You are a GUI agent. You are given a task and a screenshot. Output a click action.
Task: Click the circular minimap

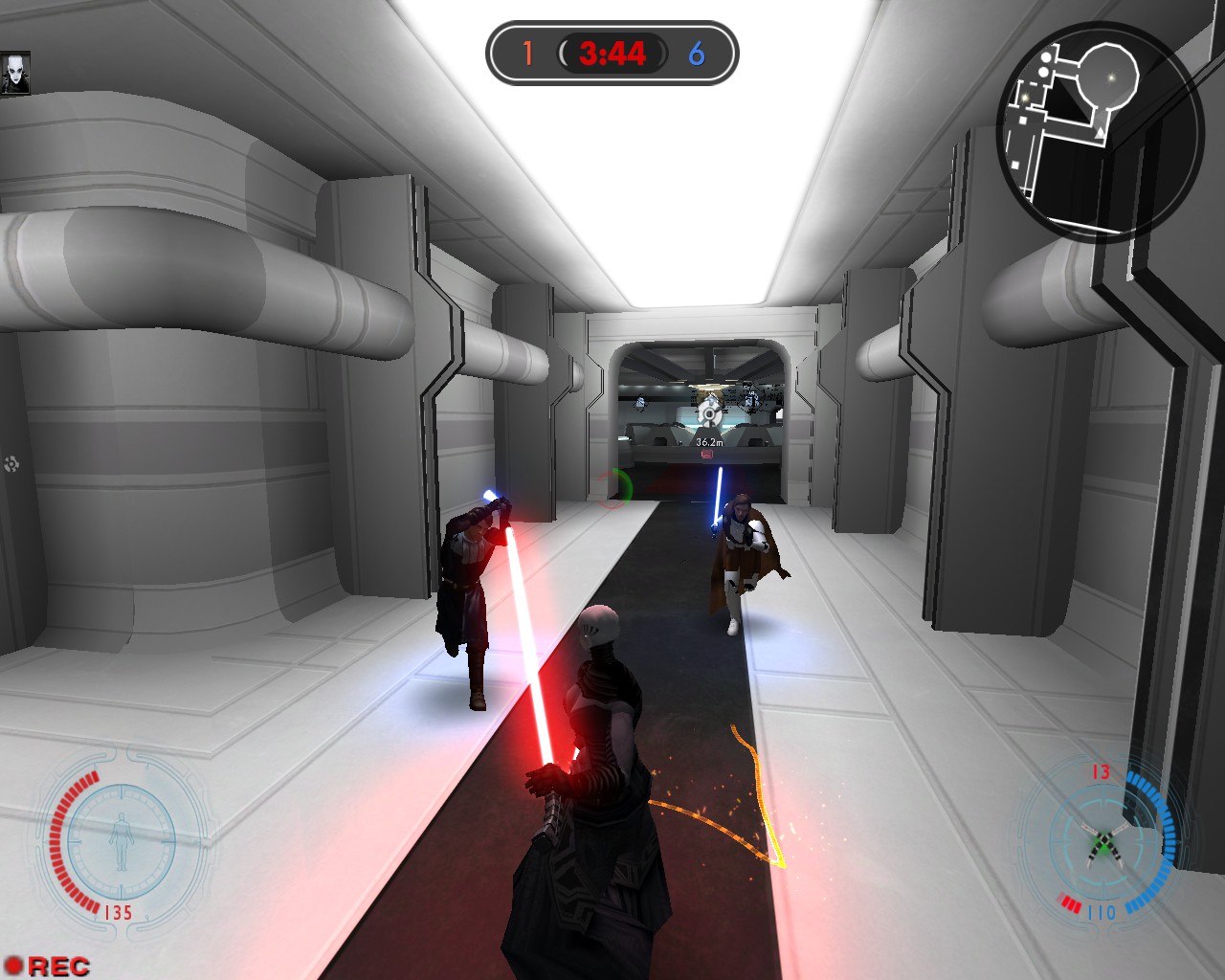tap(1099, 129)
